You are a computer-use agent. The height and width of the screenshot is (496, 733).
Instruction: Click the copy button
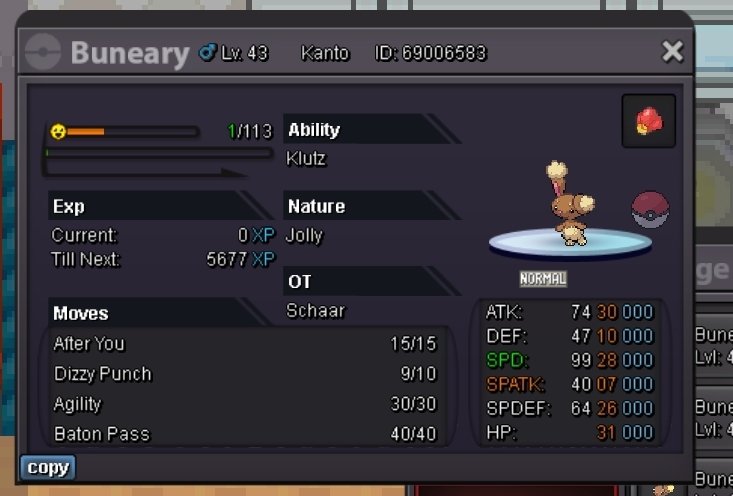pyautogui.click(x=48, y=467)
